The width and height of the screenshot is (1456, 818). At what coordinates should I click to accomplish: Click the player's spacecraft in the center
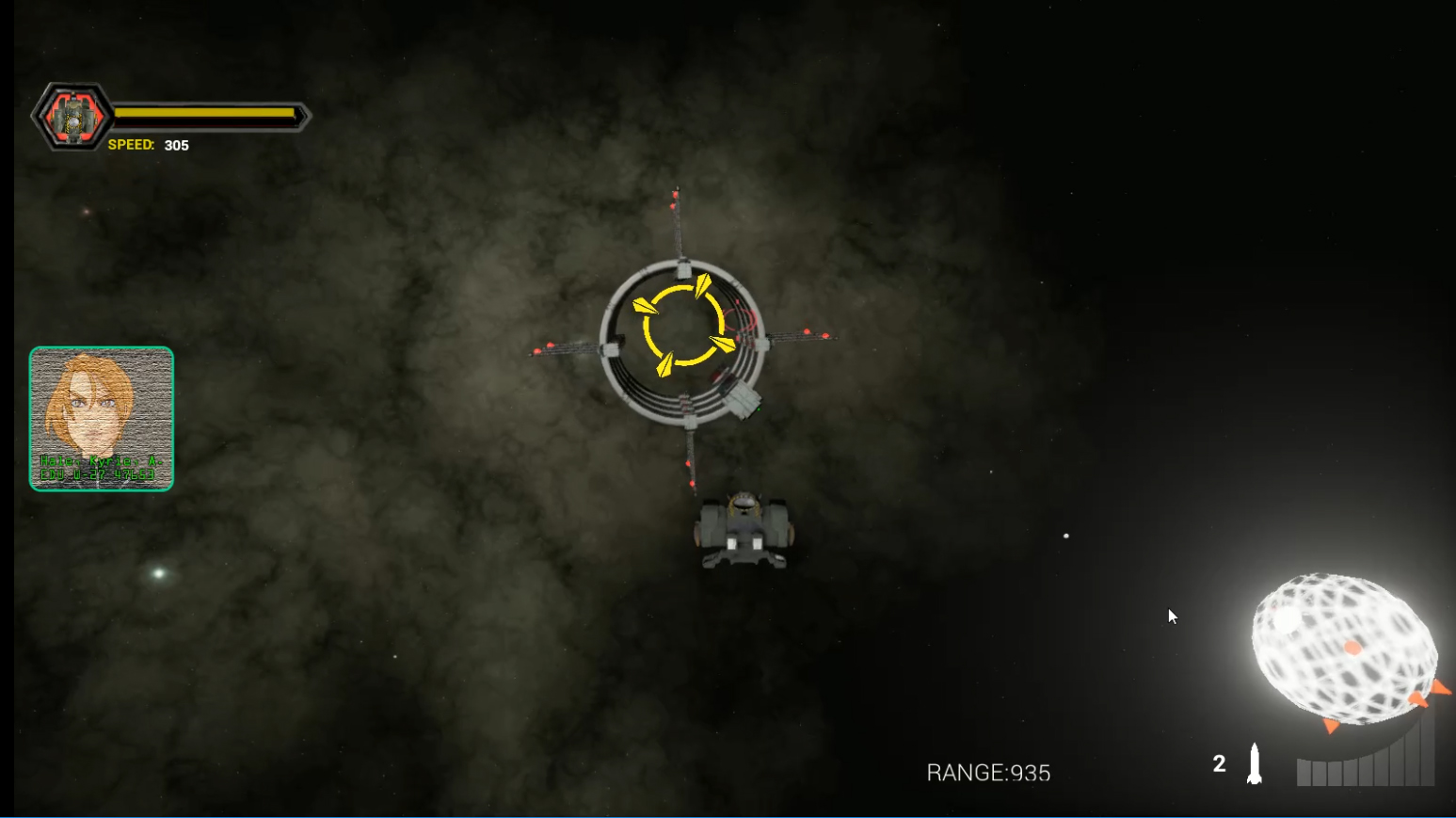(x=744, y=527)
